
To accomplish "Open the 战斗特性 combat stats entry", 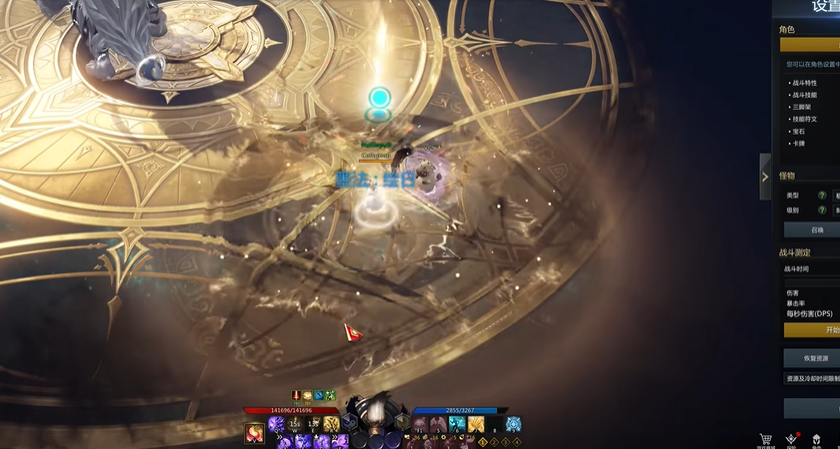I will 804,83.
